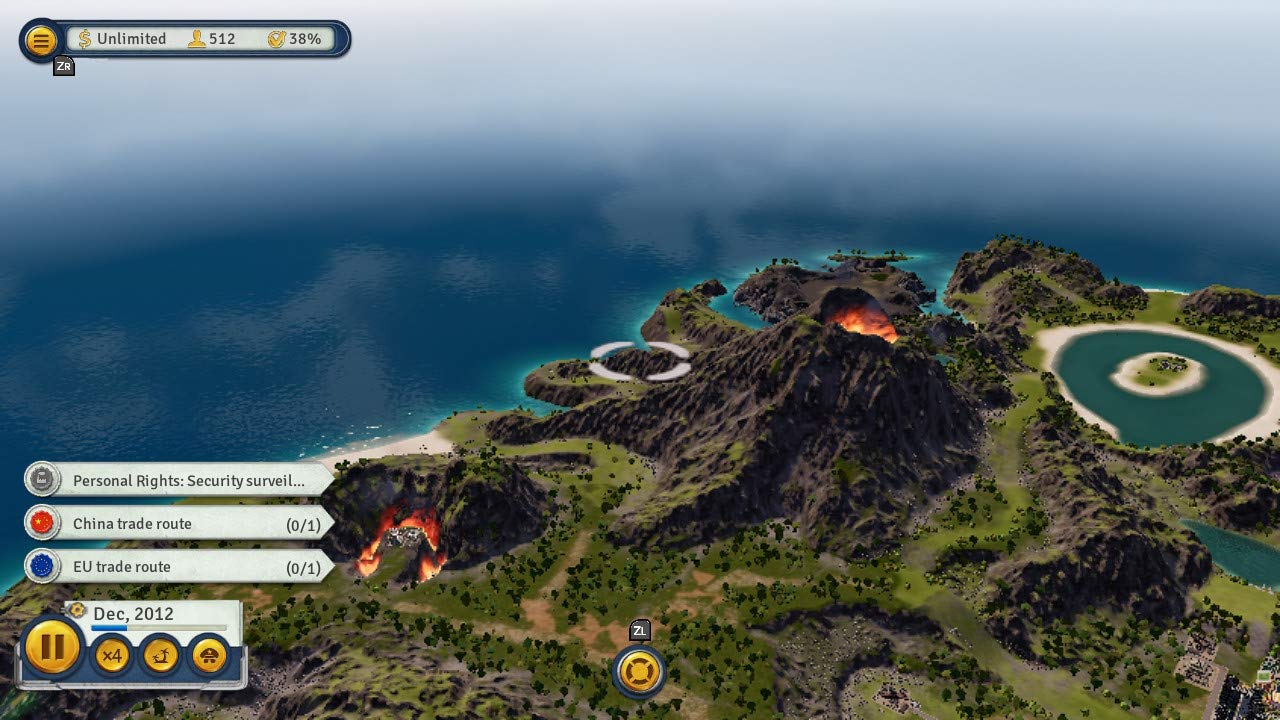The width and height of the screenshot is (1280, 720).
Task: Select the palm island overlay icon
Action: coord(159,655)
